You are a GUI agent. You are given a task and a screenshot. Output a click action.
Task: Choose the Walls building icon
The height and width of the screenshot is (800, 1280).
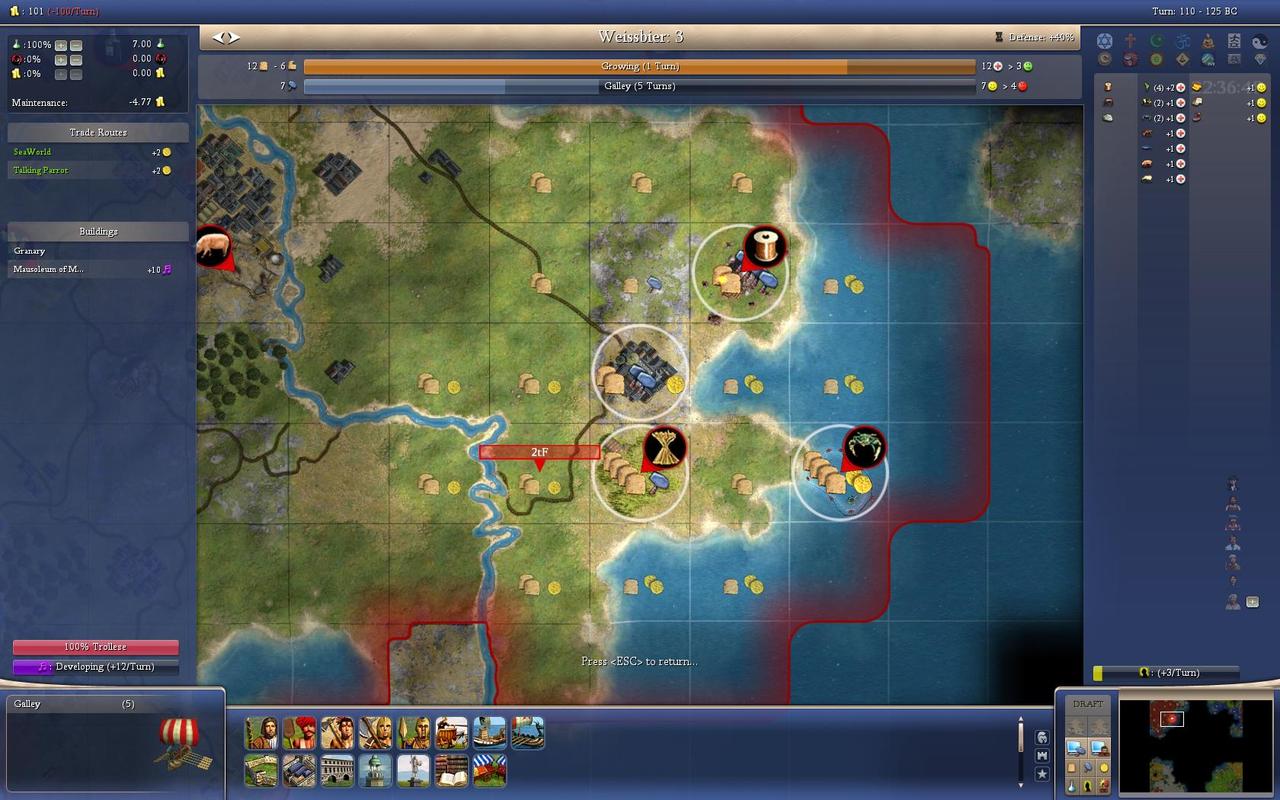pos(261,771)
